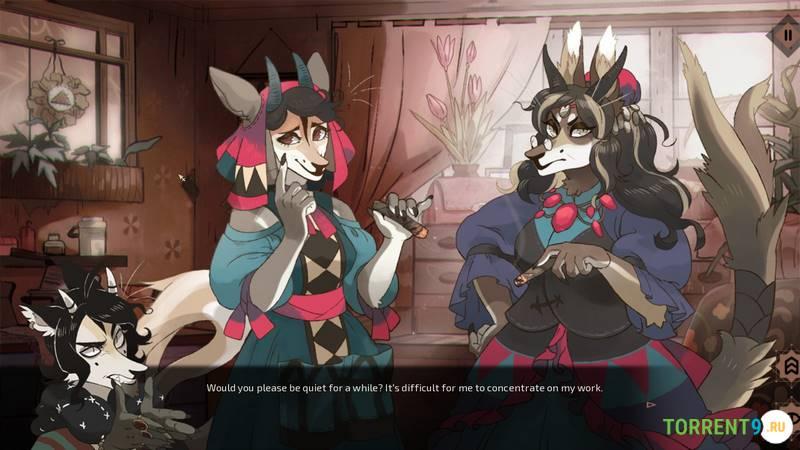Pause the game with the top-right button

[786, 35]
